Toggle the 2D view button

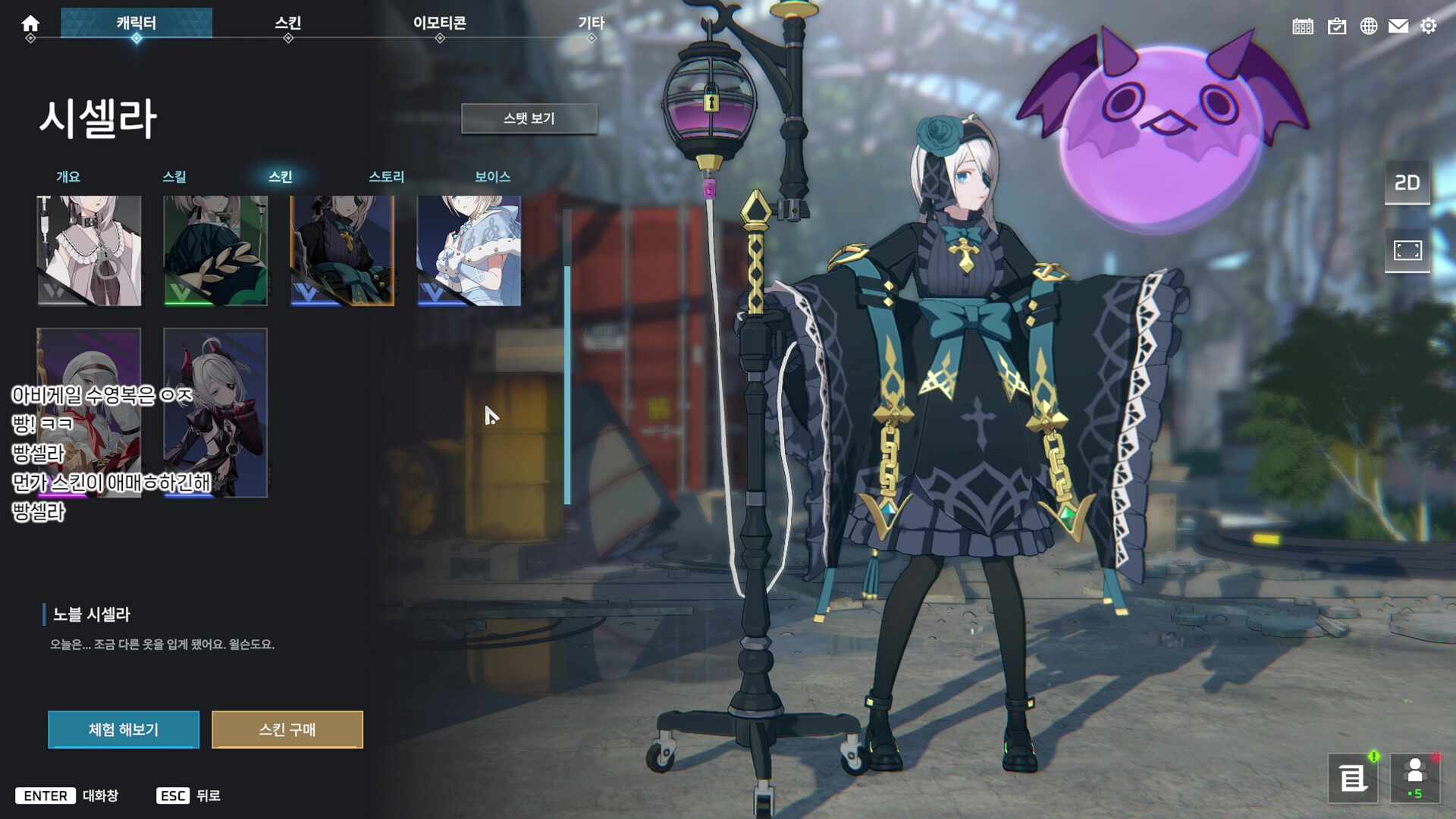(x=1407, y=183)
